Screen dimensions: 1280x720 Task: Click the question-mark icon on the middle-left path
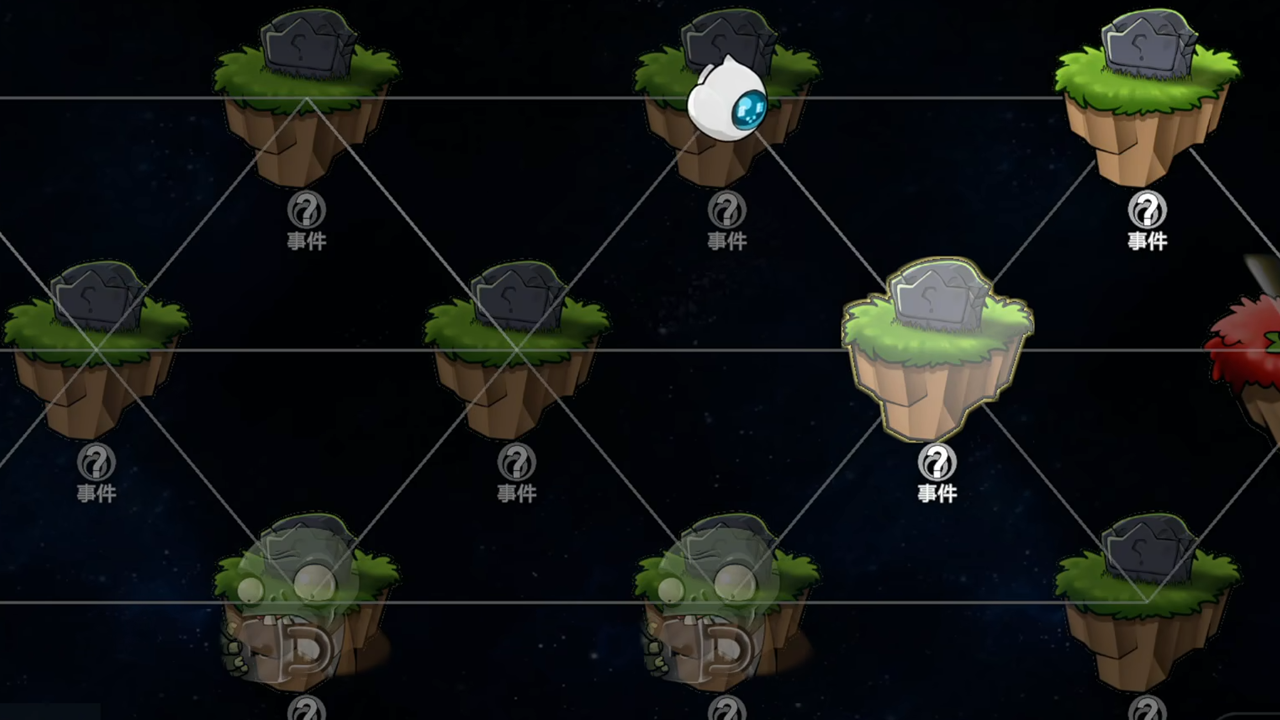[515, 462]
